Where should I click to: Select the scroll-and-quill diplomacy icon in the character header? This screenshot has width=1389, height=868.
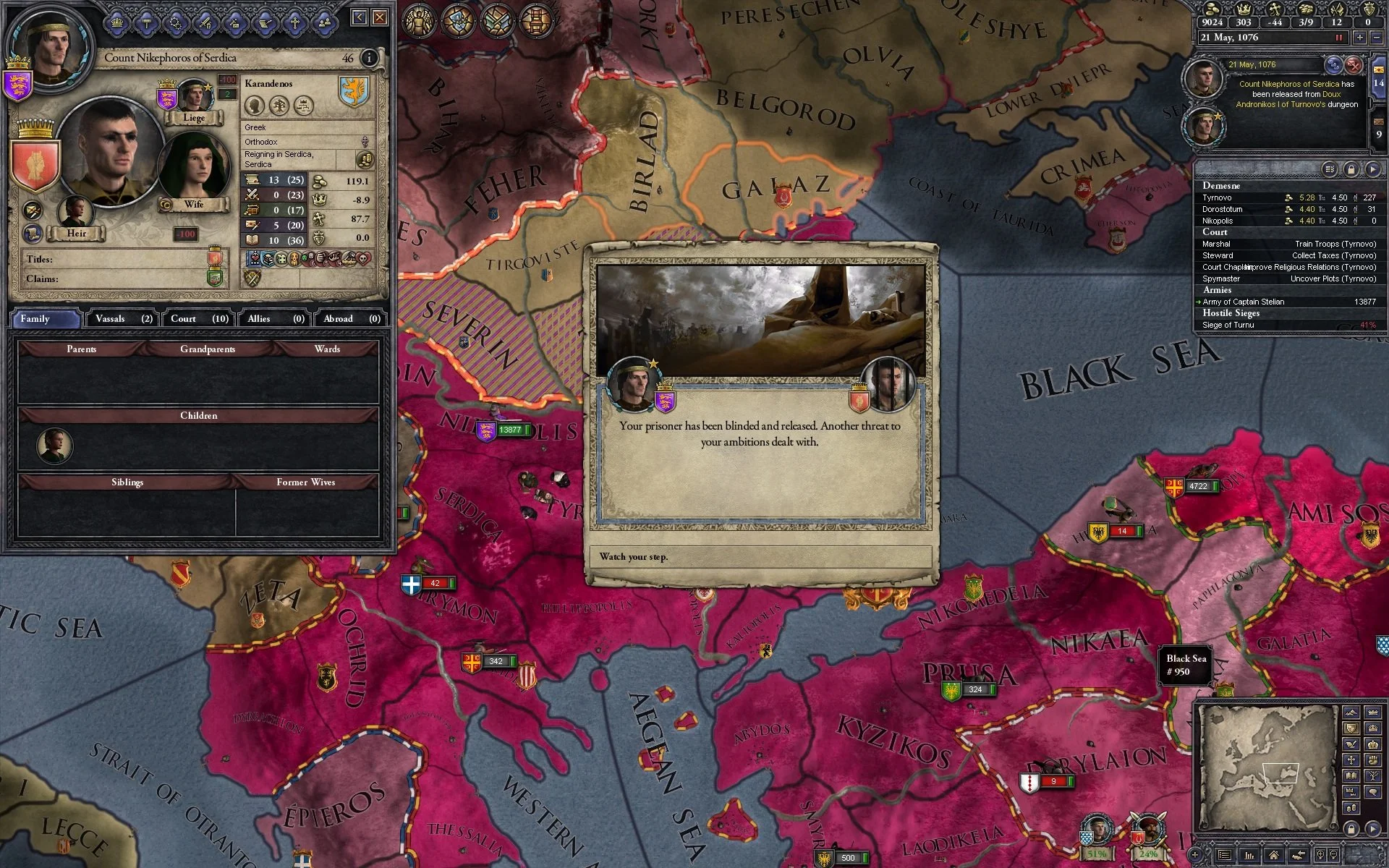[x=266, y=22]
